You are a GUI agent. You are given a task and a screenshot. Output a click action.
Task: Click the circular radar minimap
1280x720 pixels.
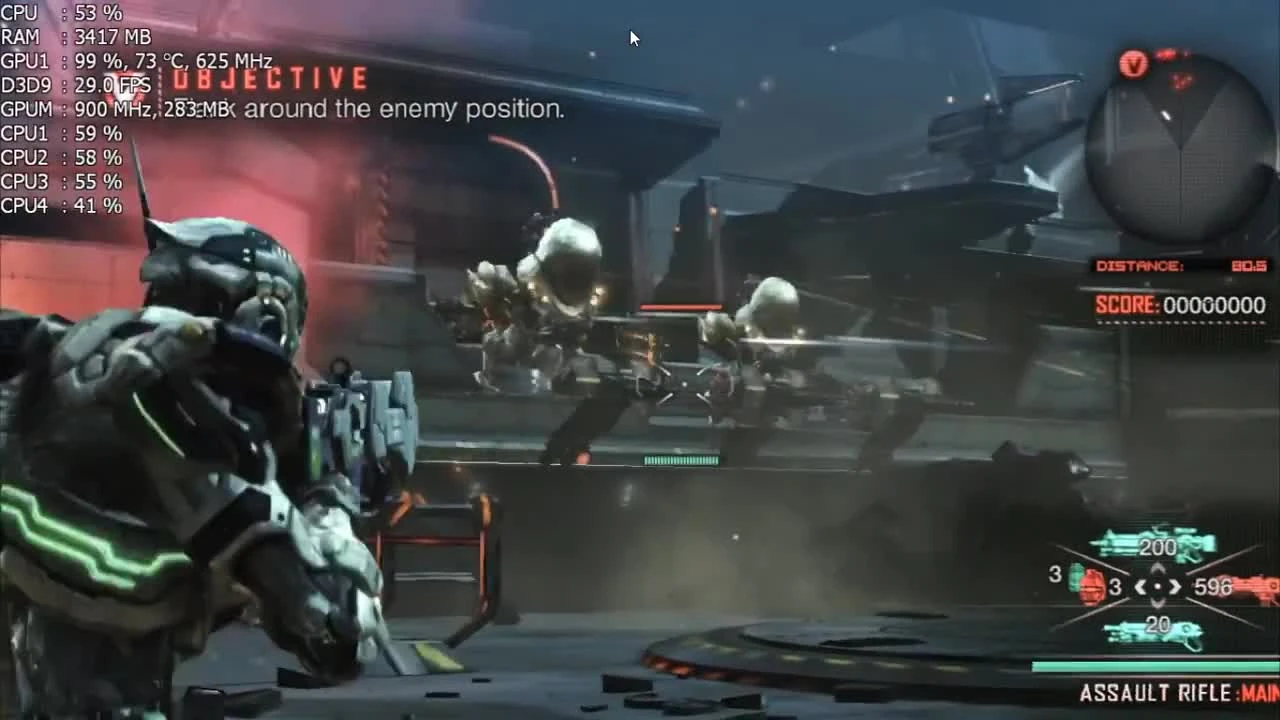1180,146
